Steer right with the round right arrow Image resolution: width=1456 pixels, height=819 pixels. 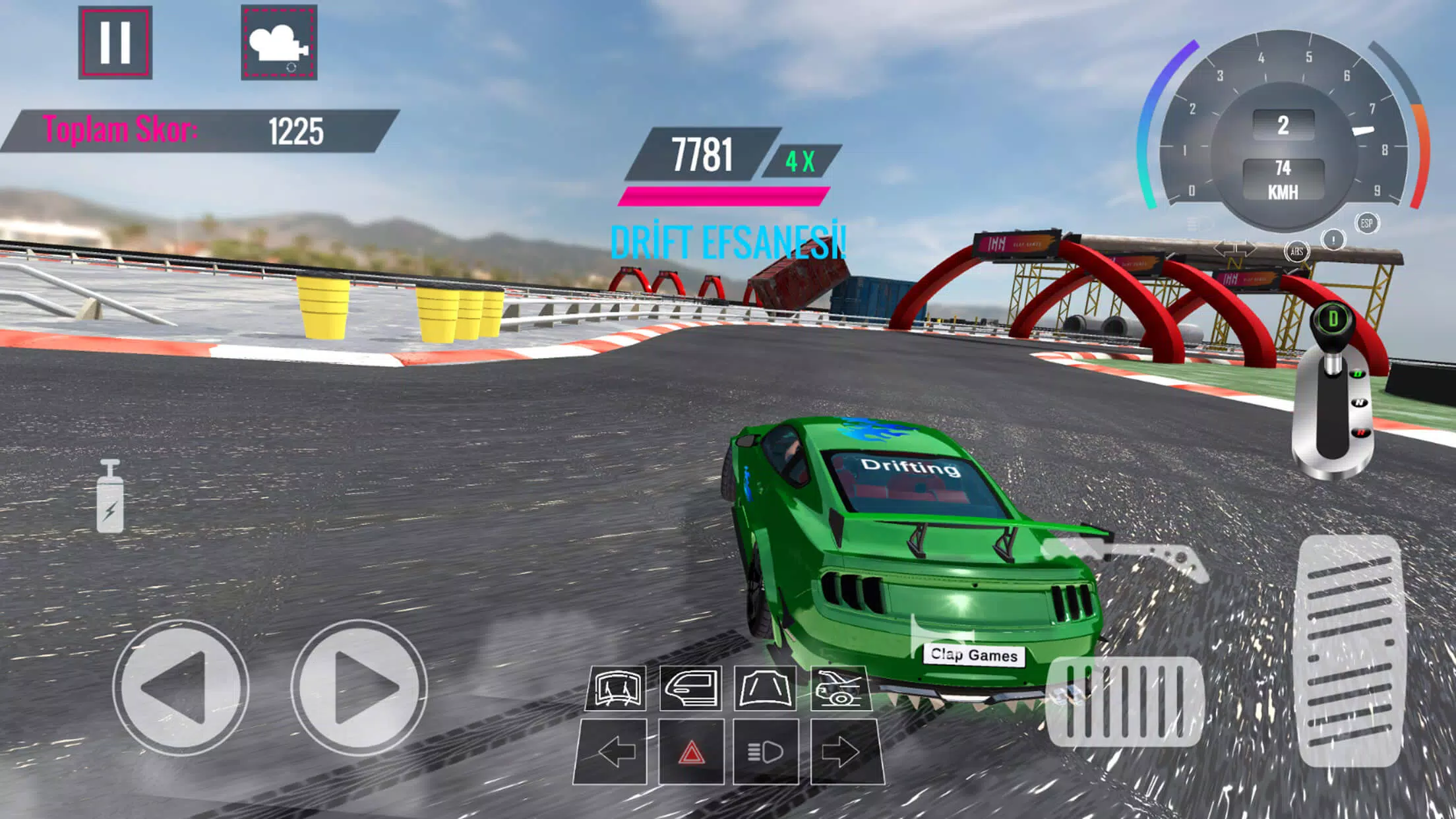pyautogui.click(x=359, y=687)
